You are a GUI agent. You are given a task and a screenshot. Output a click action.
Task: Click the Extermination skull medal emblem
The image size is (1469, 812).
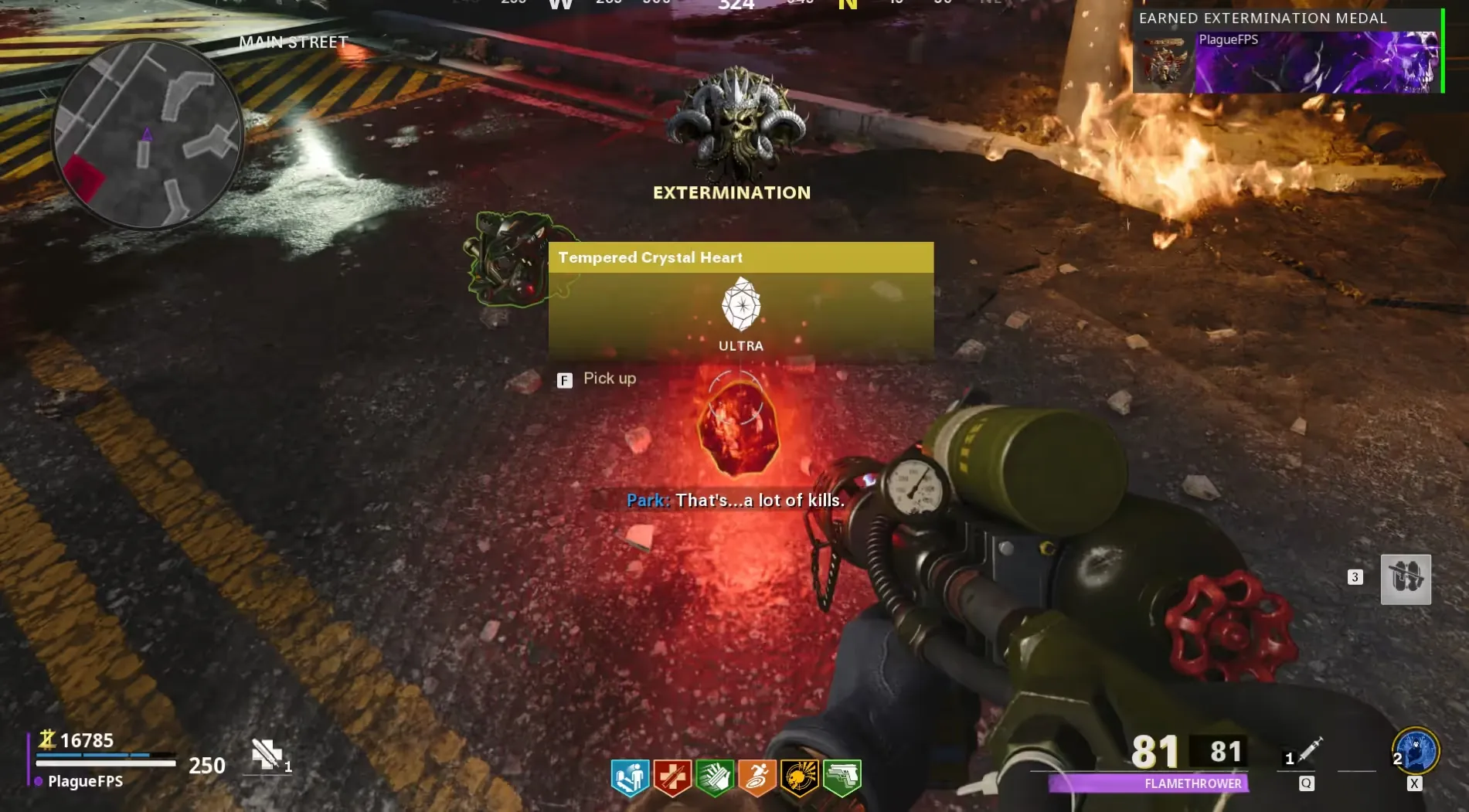[735, 125]
